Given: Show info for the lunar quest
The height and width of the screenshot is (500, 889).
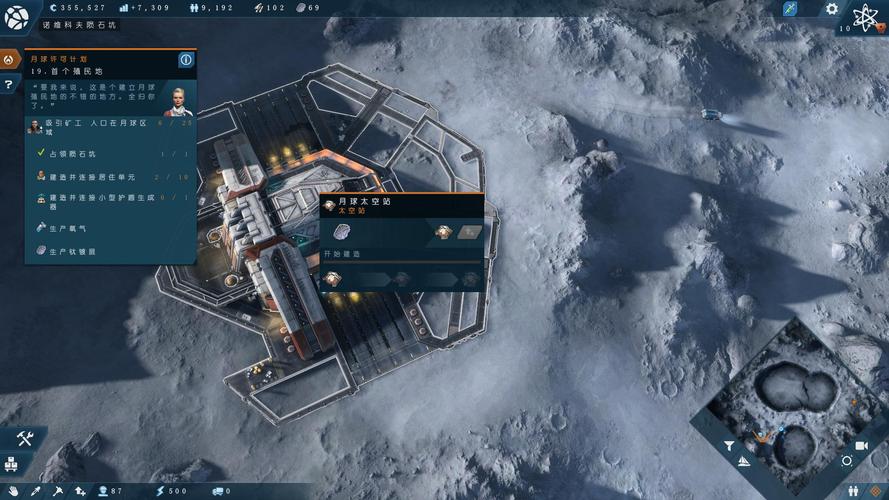Looking at the screenshot, I should (185, 60).
